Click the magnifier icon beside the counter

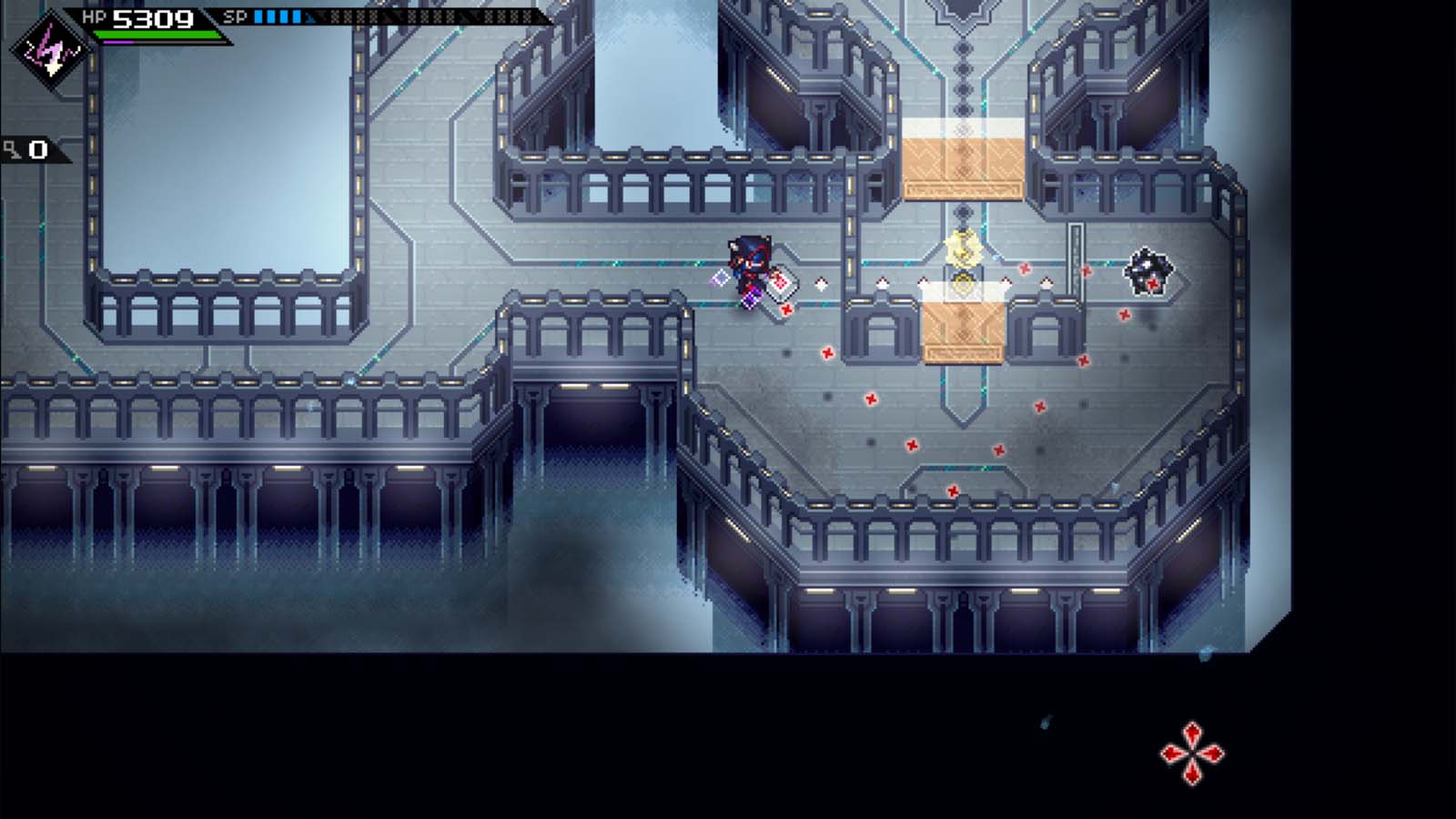point(12,148)
